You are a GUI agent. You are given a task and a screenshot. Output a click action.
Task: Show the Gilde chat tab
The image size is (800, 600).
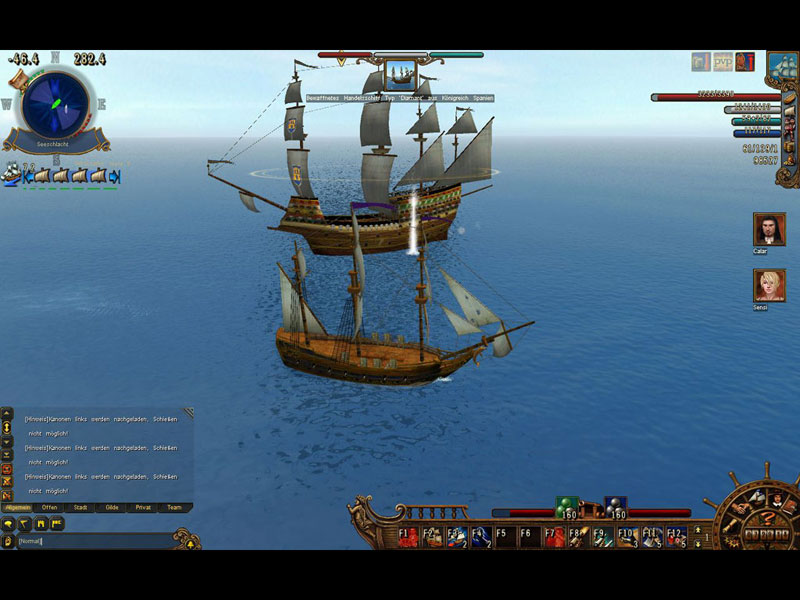112,507
